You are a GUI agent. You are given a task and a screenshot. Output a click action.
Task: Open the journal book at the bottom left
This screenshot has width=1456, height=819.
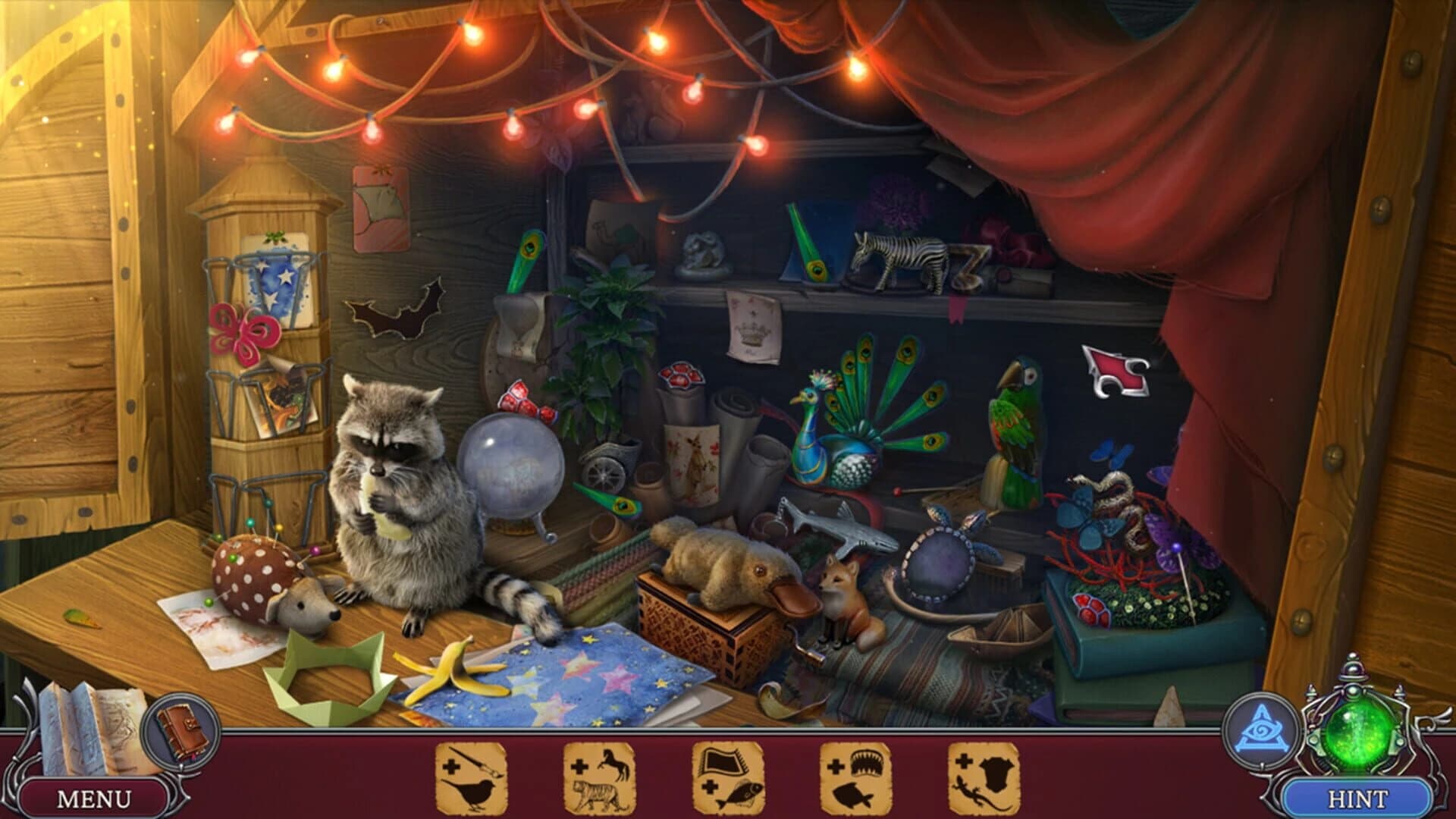(x=182, y=728)
